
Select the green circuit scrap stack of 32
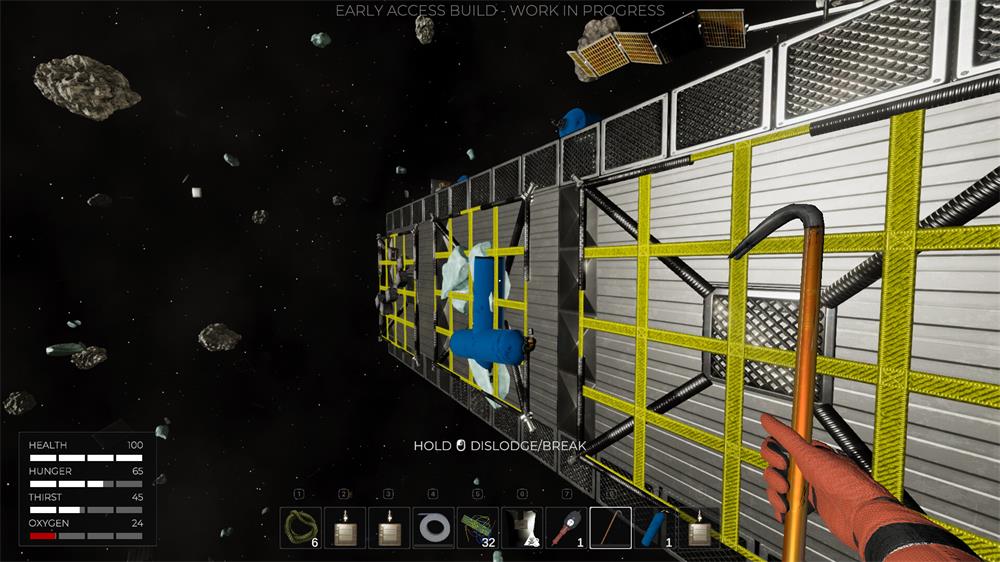pyautogui.click(x=477, y=526)
